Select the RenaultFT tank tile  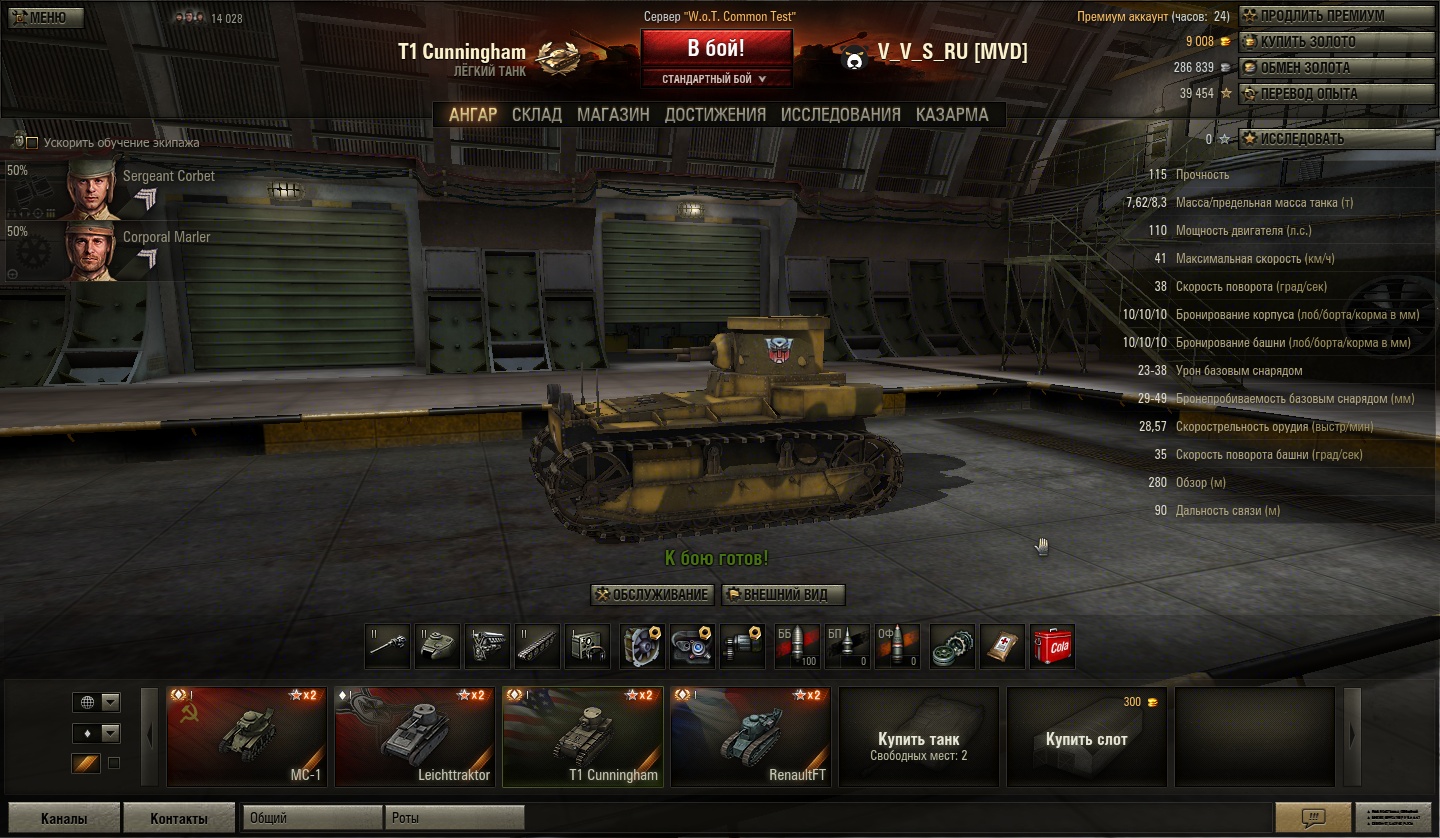tap(750, 736)
